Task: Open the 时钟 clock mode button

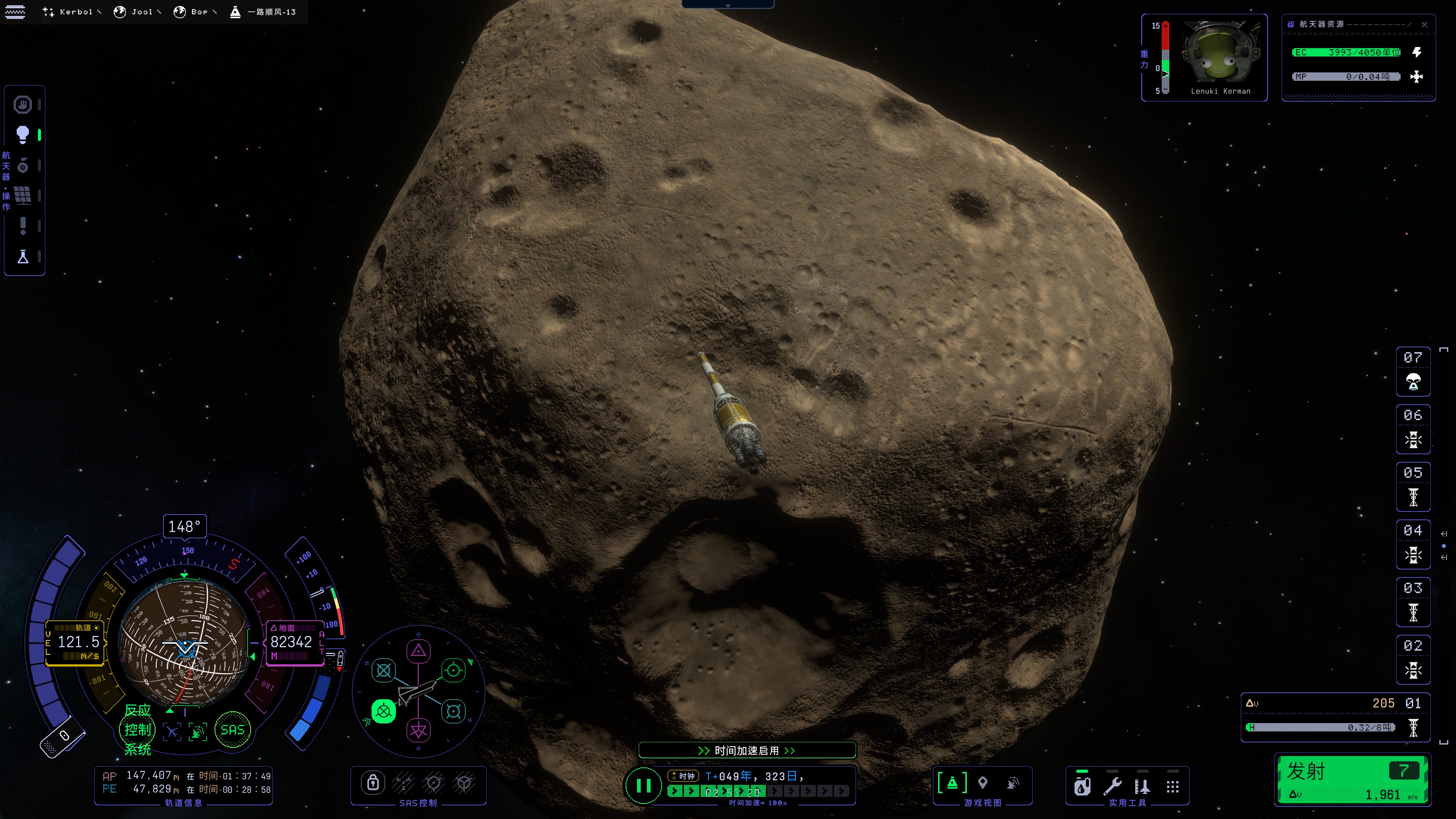Action: point(683,776)
